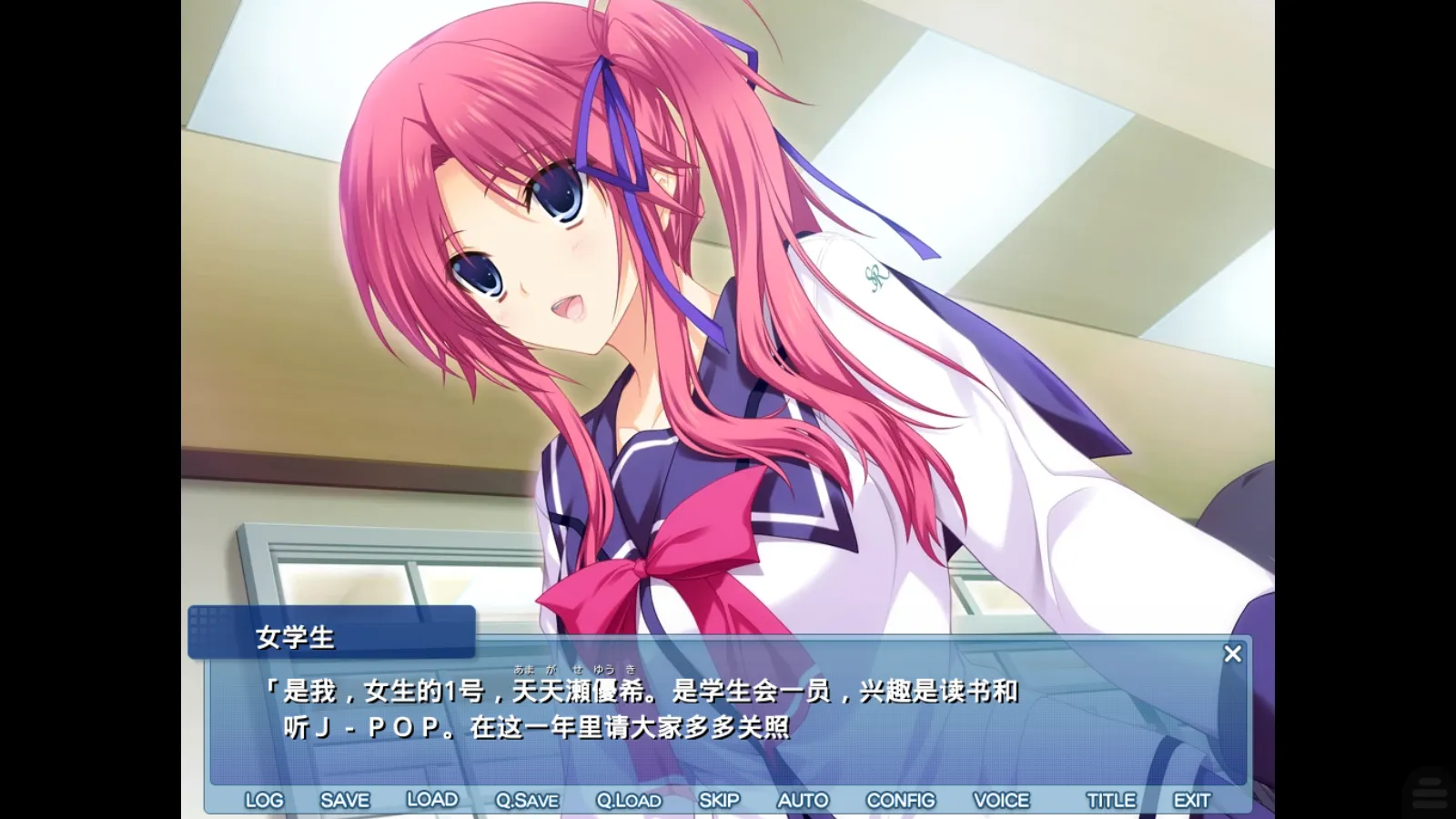
Task: Open the LOAD screen
Action: click(x=434, y=799)
